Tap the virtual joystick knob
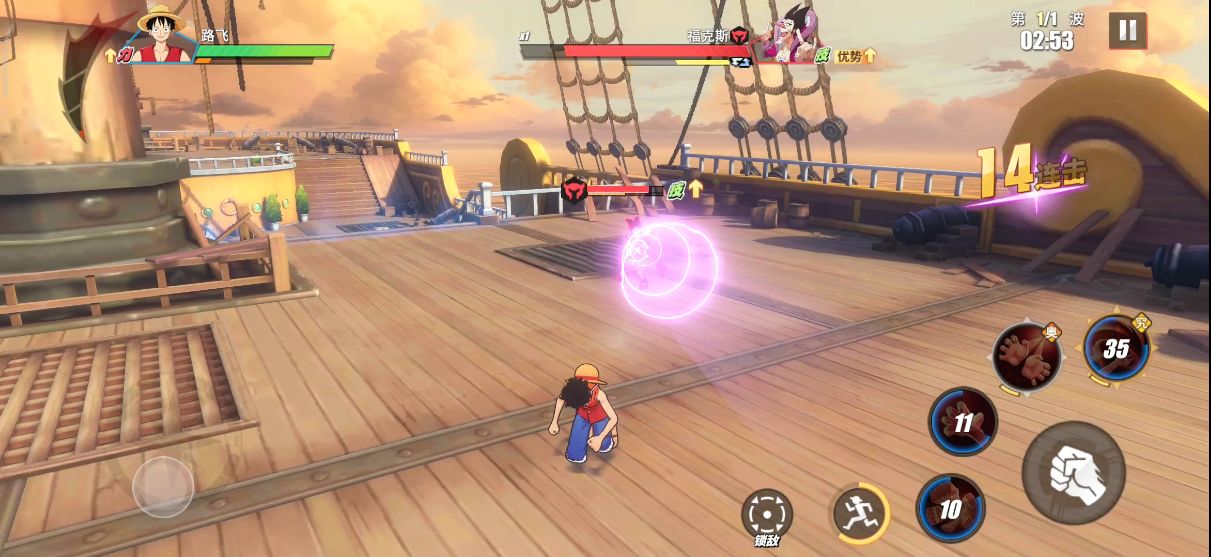 pos(163,487)
